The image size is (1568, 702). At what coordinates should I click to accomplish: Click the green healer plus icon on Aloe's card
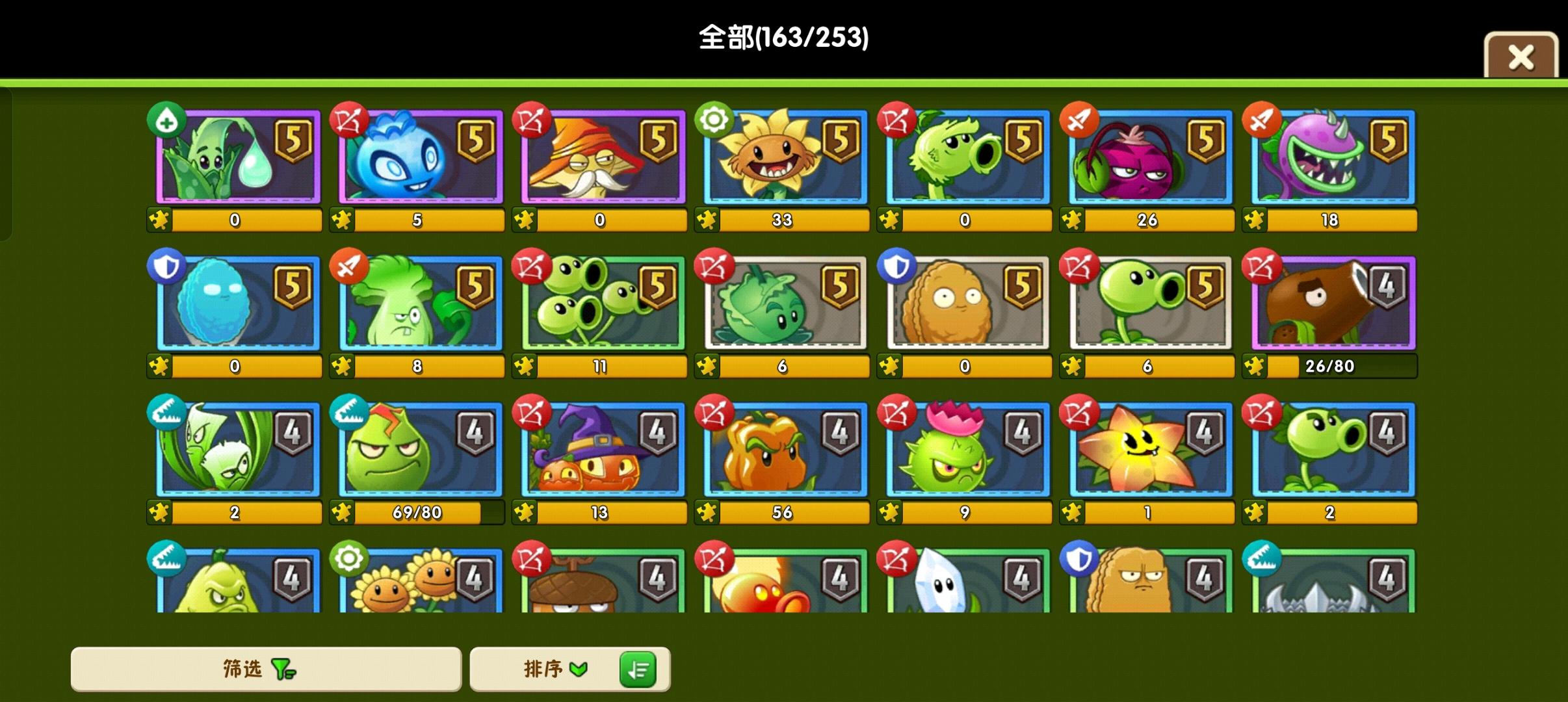click(x=168, y=120)
